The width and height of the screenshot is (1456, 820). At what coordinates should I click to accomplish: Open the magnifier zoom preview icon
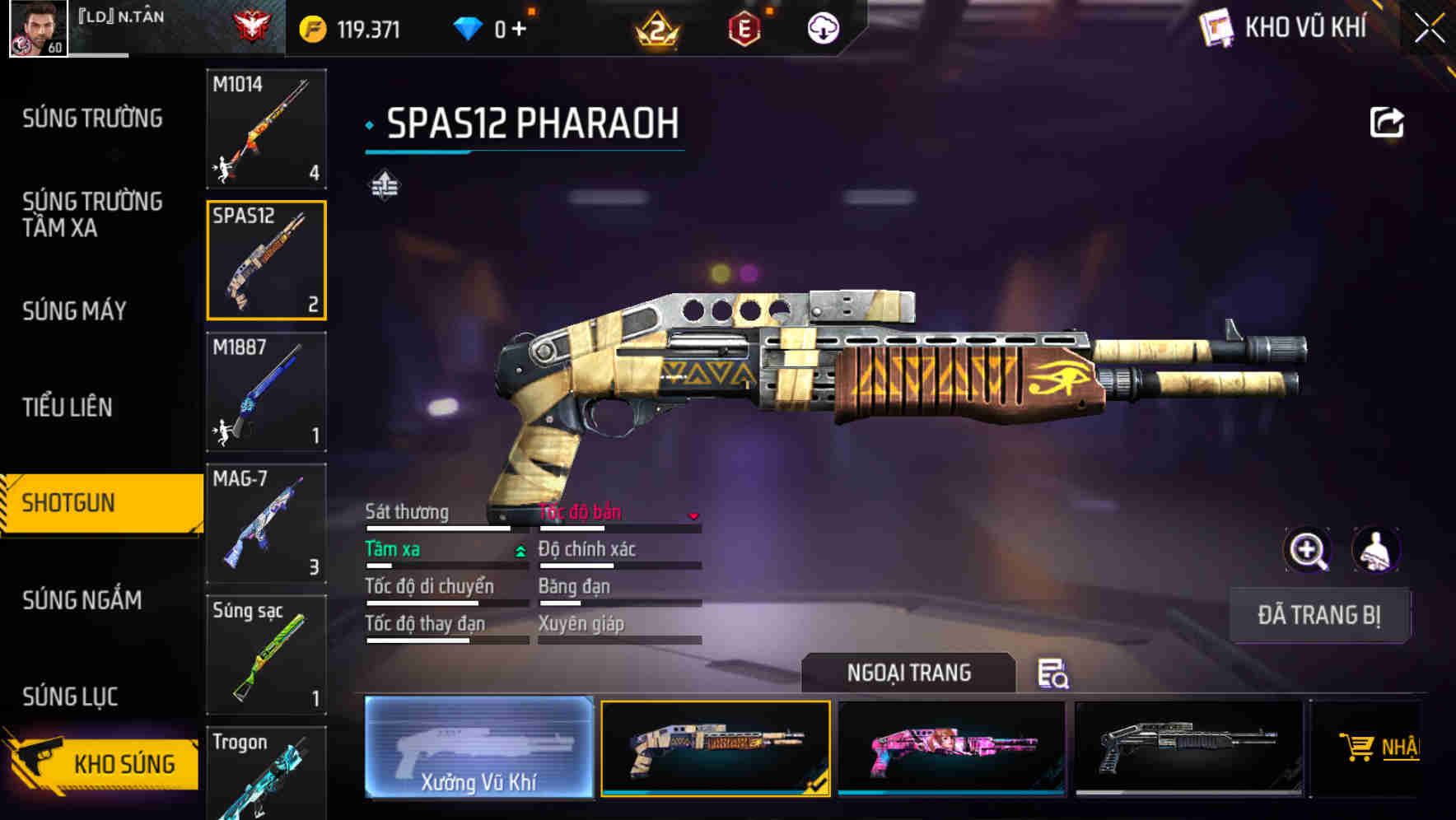[x=1309, y=550]
